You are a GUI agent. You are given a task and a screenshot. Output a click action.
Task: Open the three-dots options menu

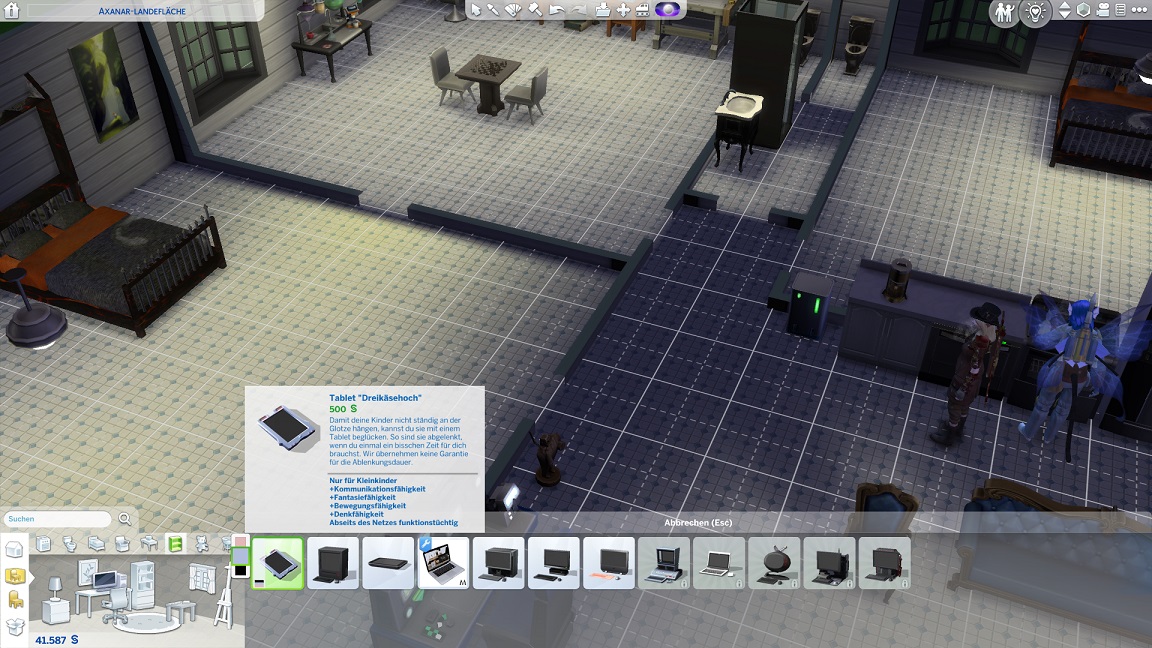(1133, 11)
